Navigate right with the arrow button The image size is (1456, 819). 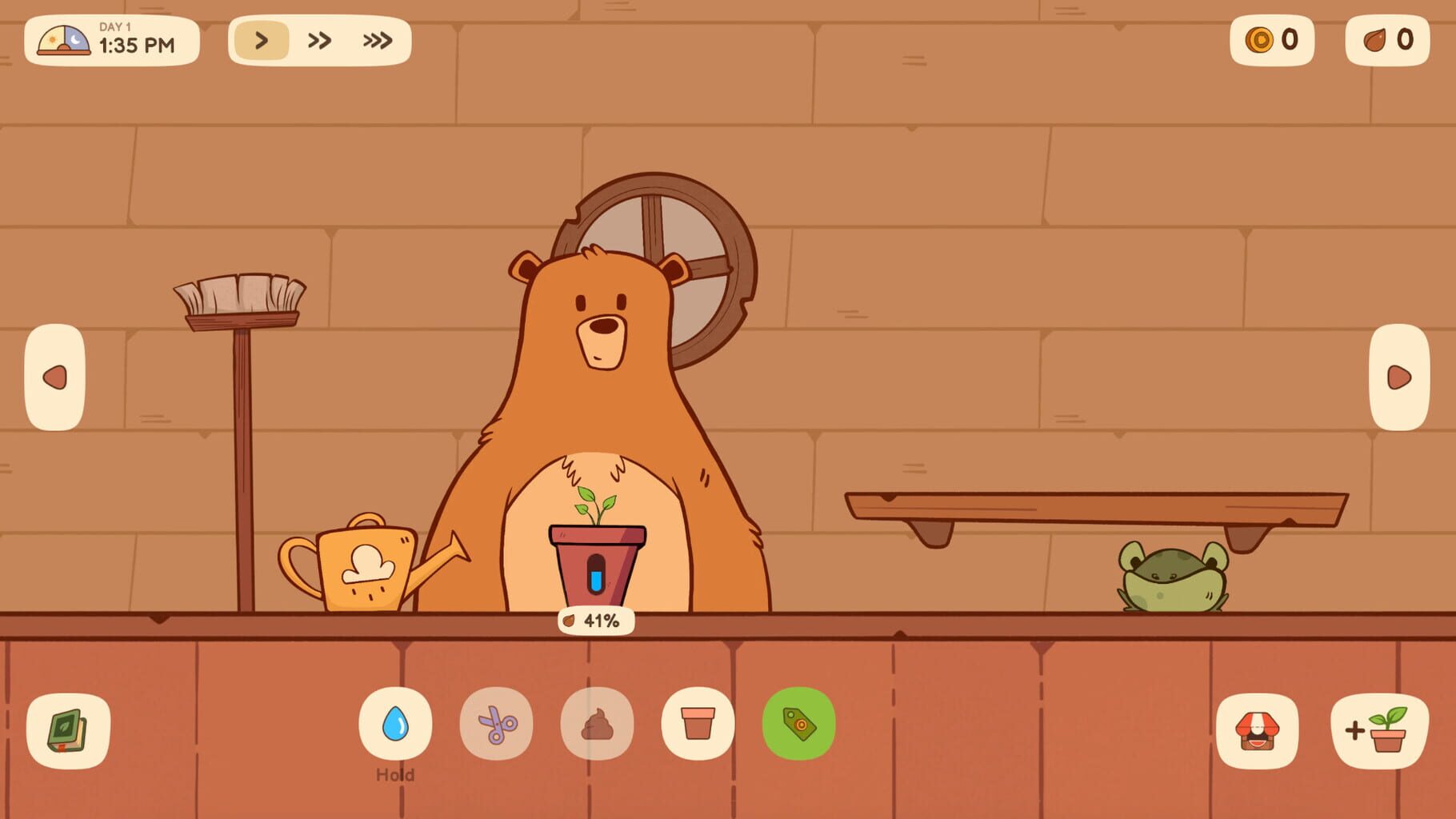pos(1400,376)
